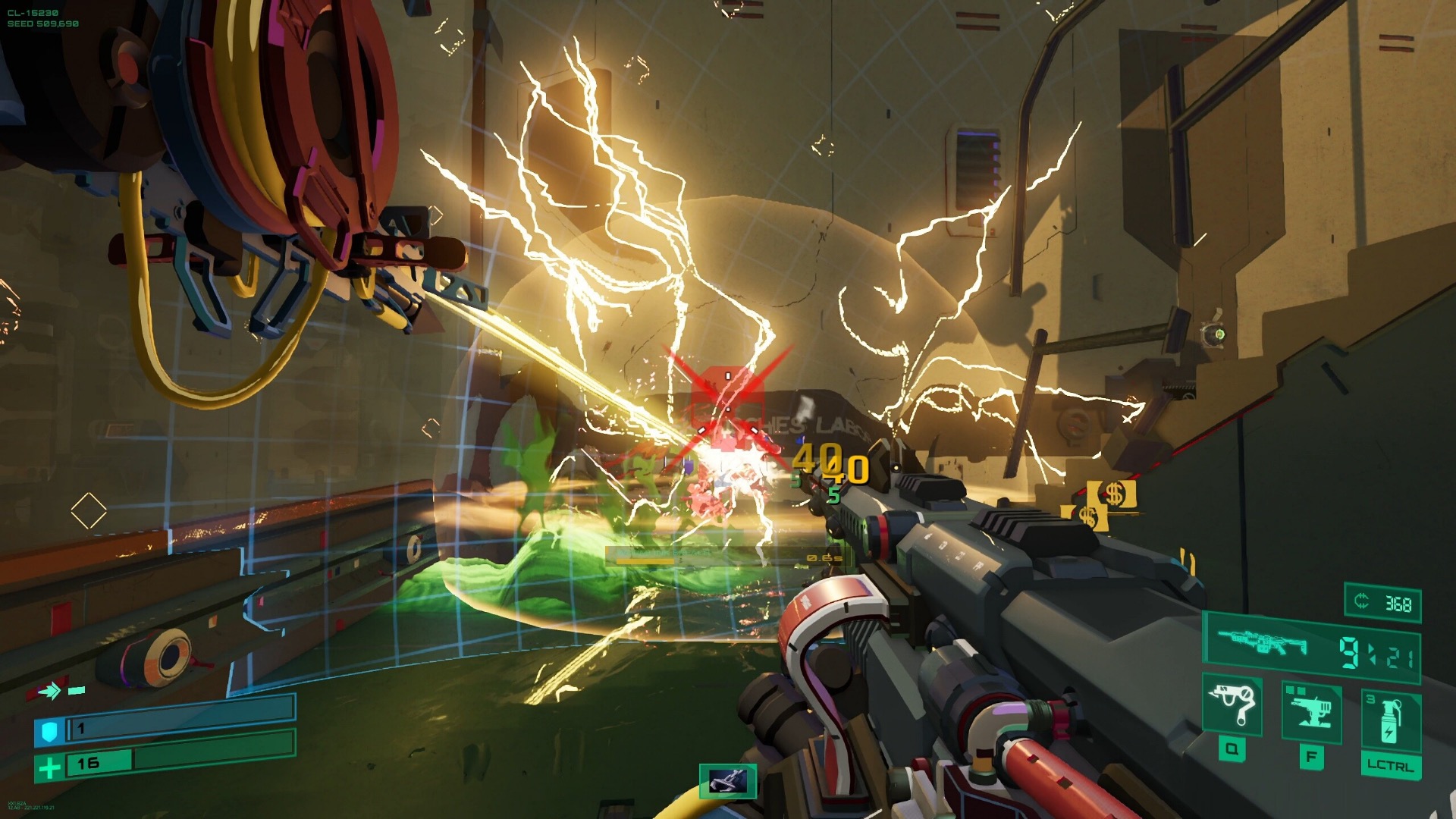Image resolution: width=1456 pixels, height=819 pixels.
Task: Expand the teal arrow marker above the shield bar
Action: click(x=51, y=691)
